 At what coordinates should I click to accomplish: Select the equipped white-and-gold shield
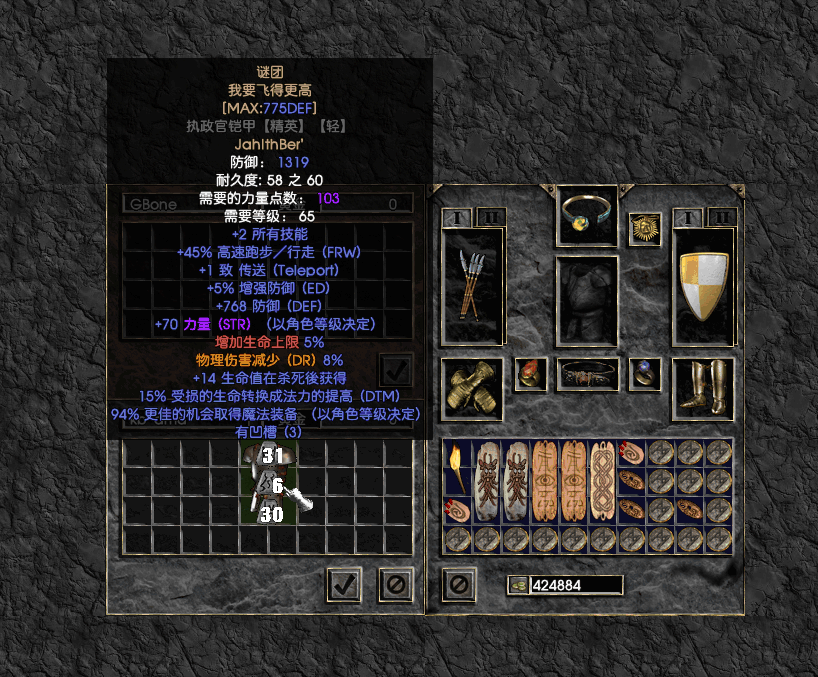[703, 287]
